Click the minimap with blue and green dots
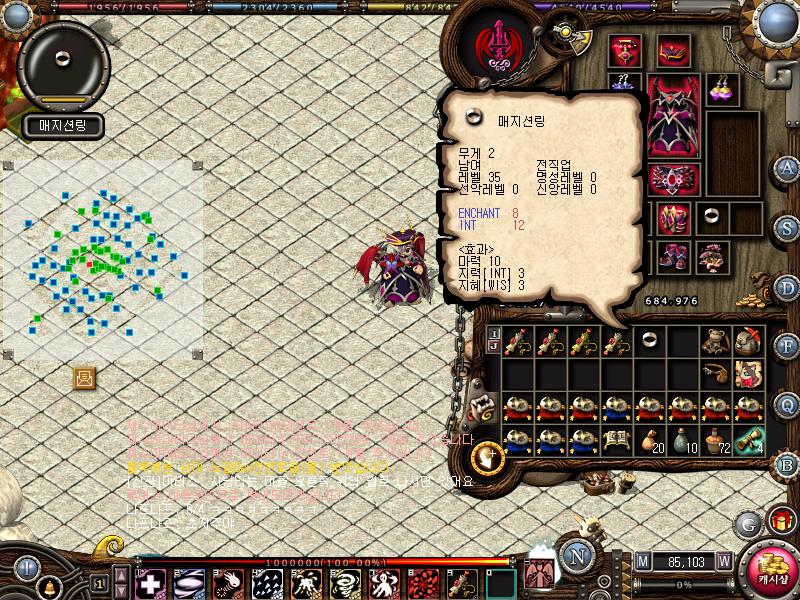The image size is (800, 600). tap(102, 260)
